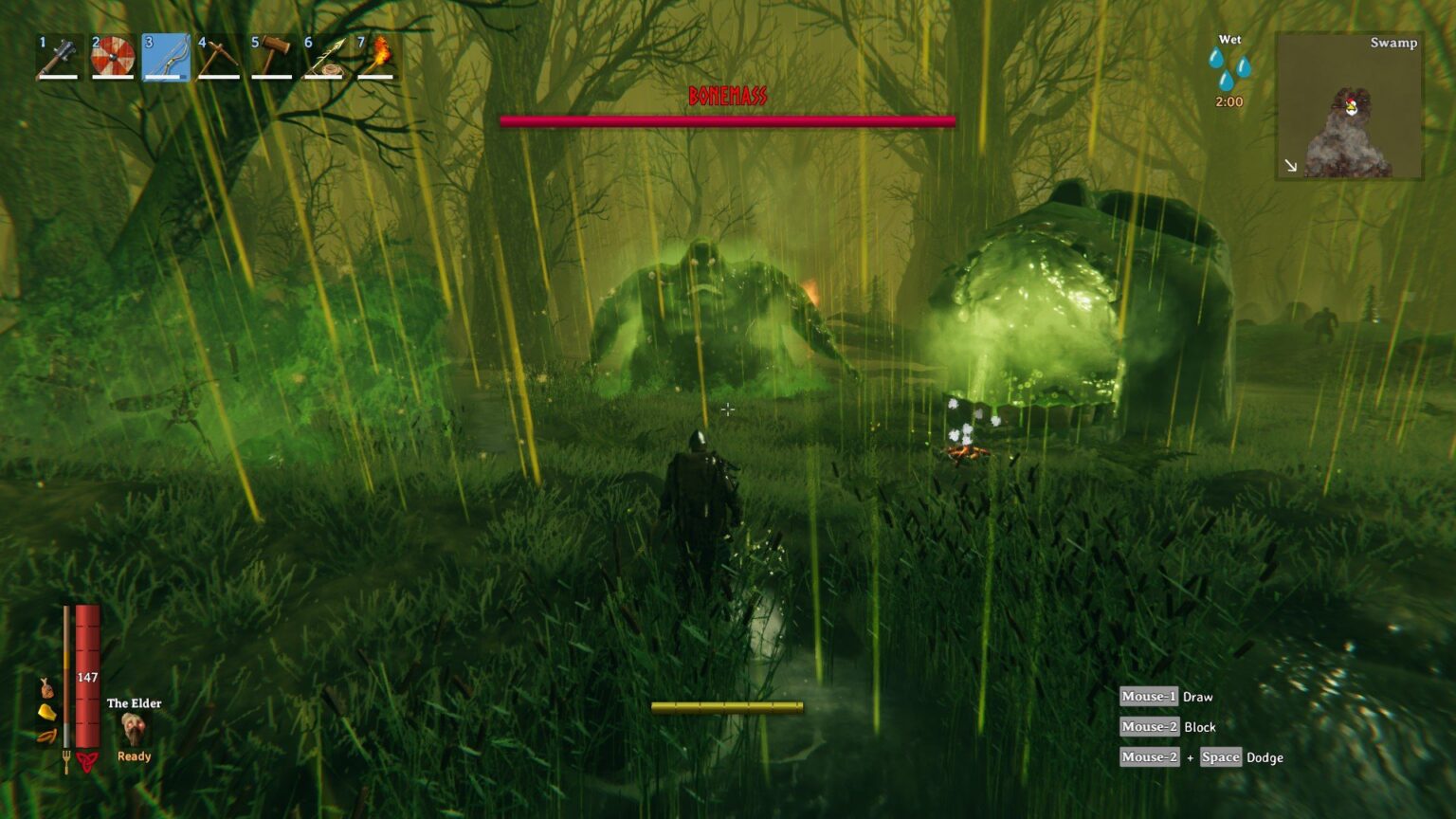The width and height of the screenshot is (1456, 819).
Task: Activate The Elder forsaken power icon
Action: pos(134,729)
